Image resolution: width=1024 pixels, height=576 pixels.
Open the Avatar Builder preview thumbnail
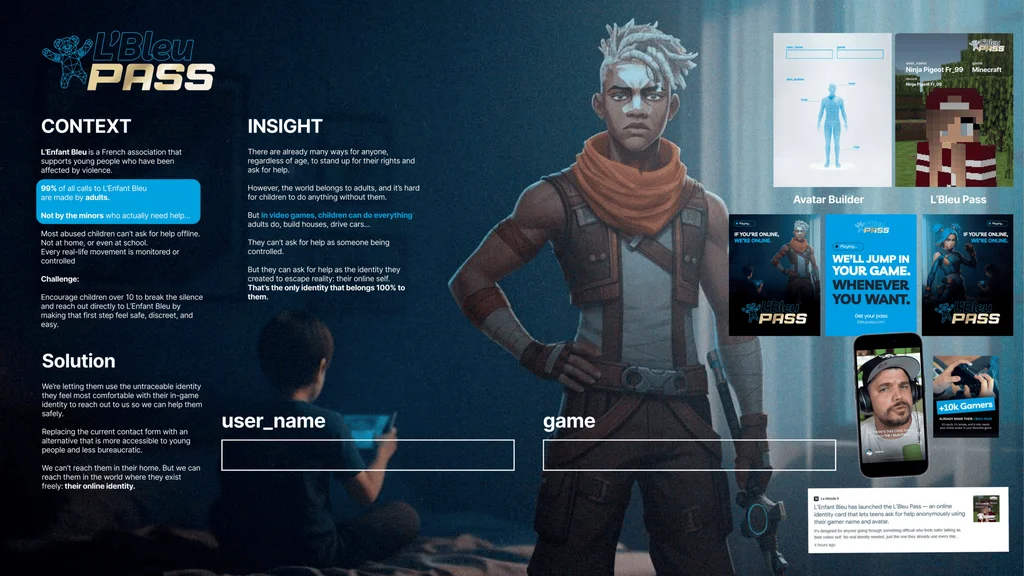pos(832,110)
